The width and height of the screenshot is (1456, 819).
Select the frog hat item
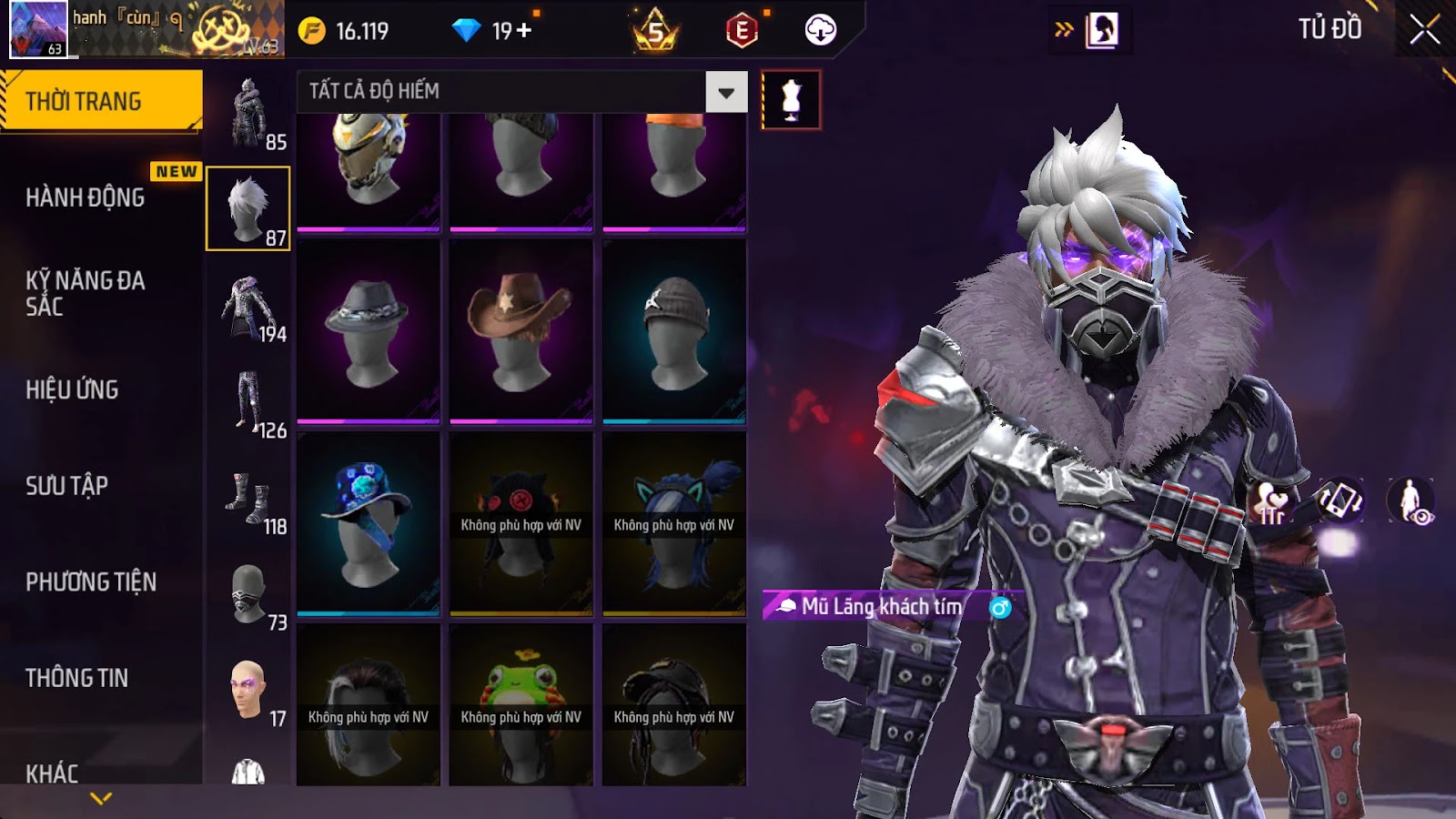pyautogui.click(x=521, y=705)
